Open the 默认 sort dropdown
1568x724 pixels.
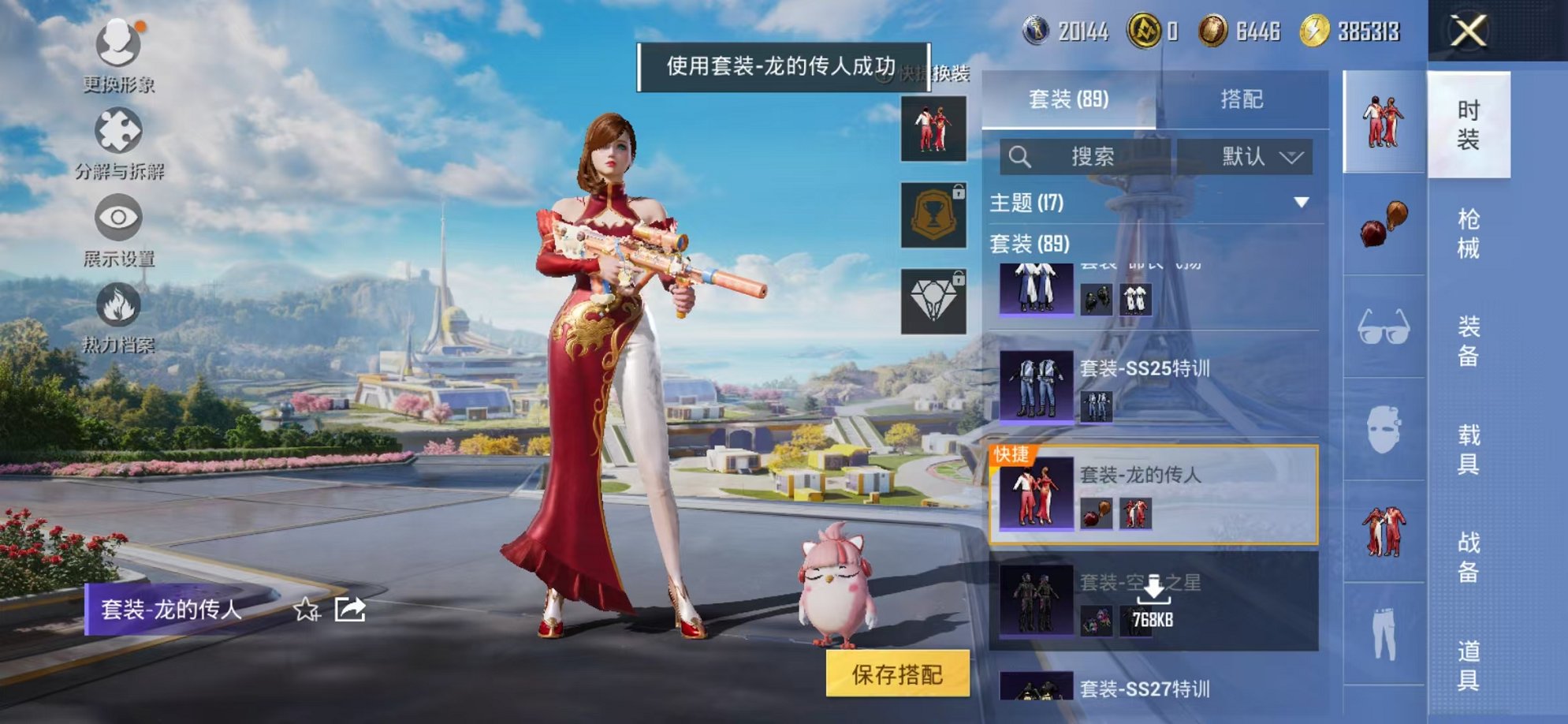tap(1260, 156)
